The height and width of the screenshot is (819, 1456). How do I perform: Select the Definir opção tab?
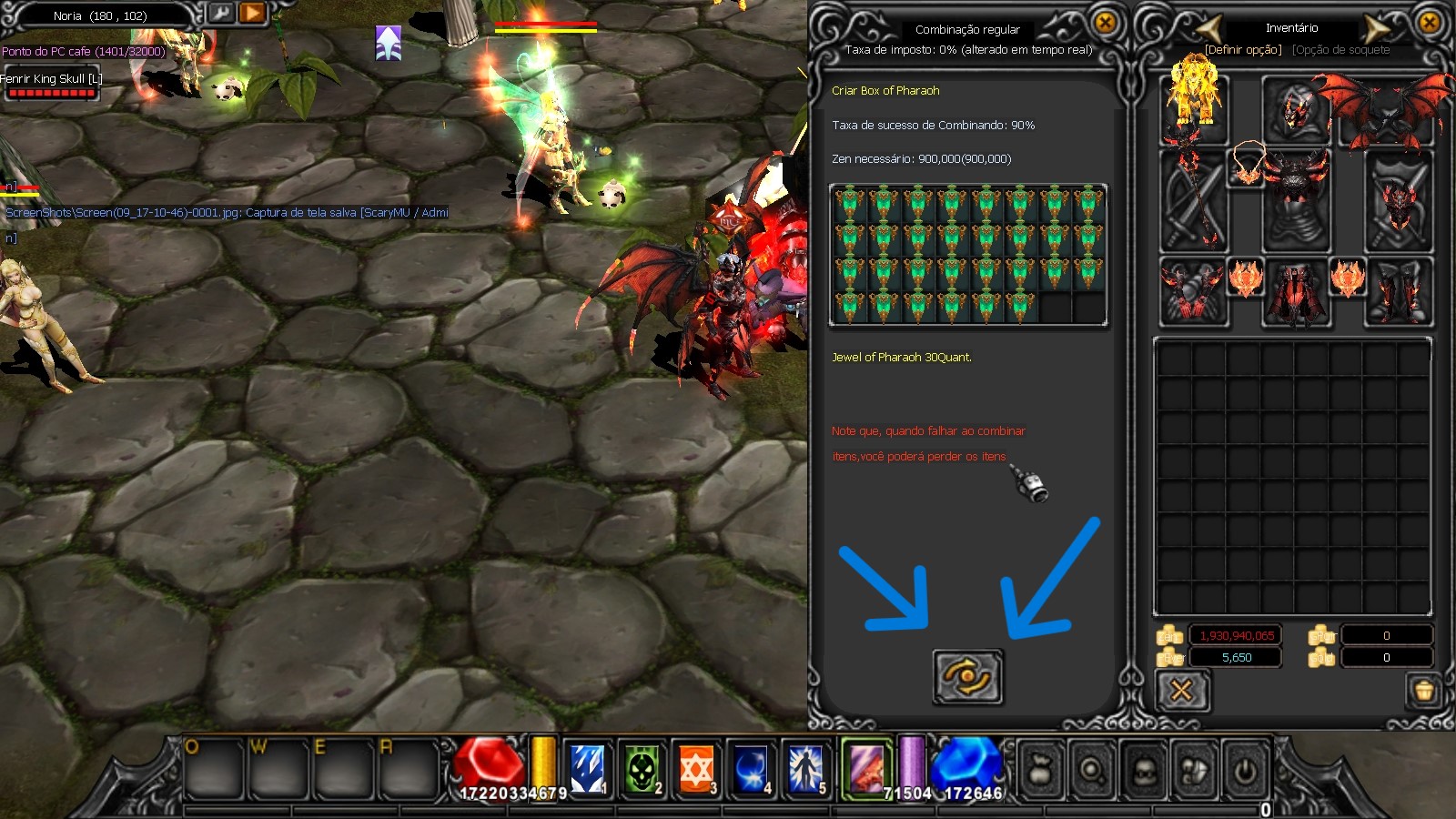(1243, 50)
